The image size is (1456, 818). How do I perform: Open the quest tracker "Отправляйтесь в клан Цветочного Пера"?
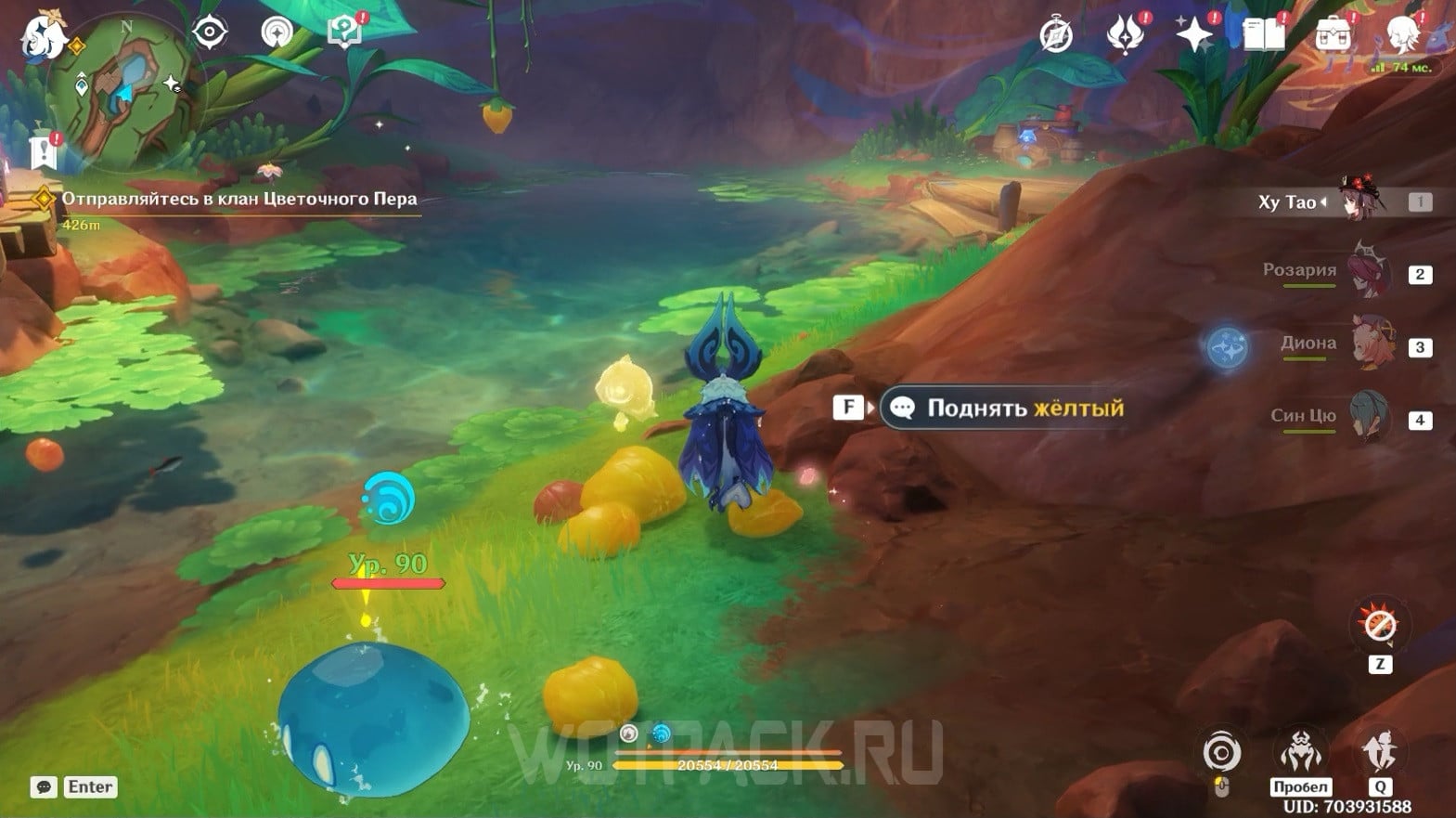[x=238, y=199]
